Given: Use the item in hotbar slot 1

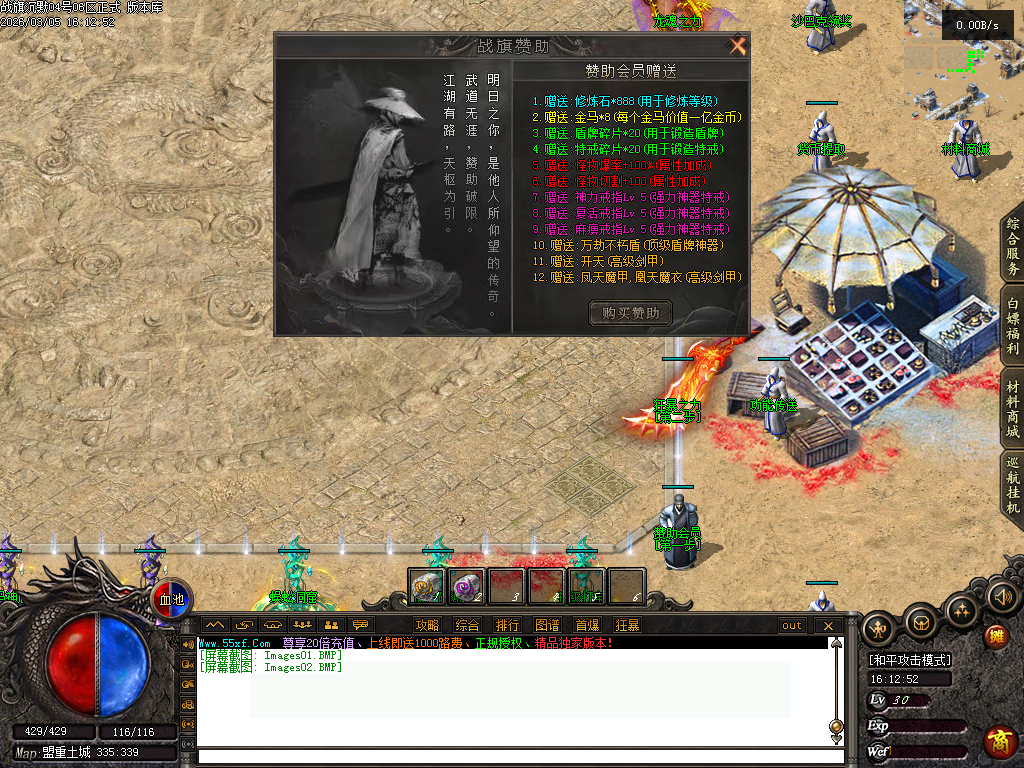Looking at the screenshot, I should tap(427, 586).
